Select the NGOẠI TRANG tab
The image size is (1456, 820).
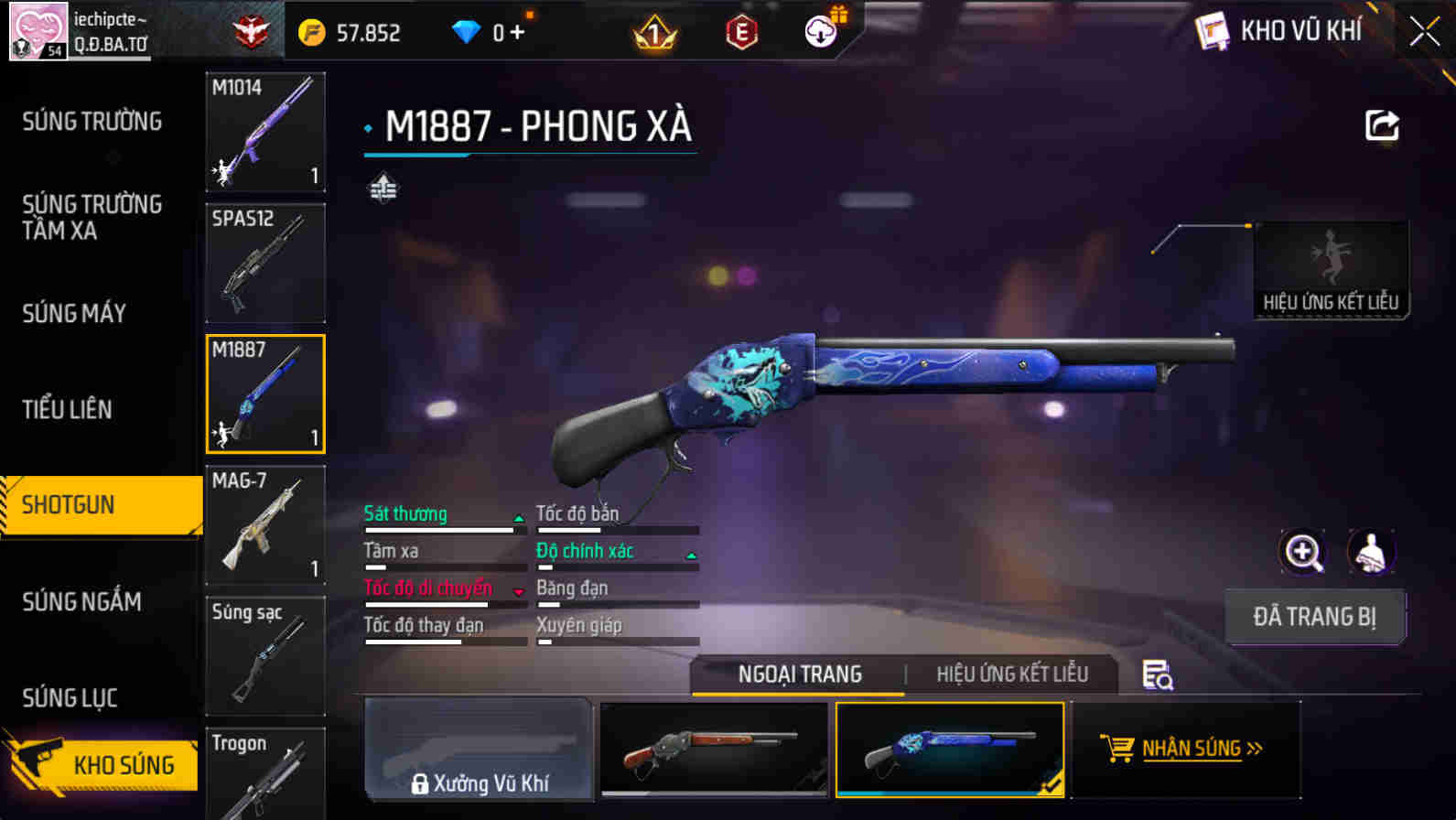tap(800, 674)
